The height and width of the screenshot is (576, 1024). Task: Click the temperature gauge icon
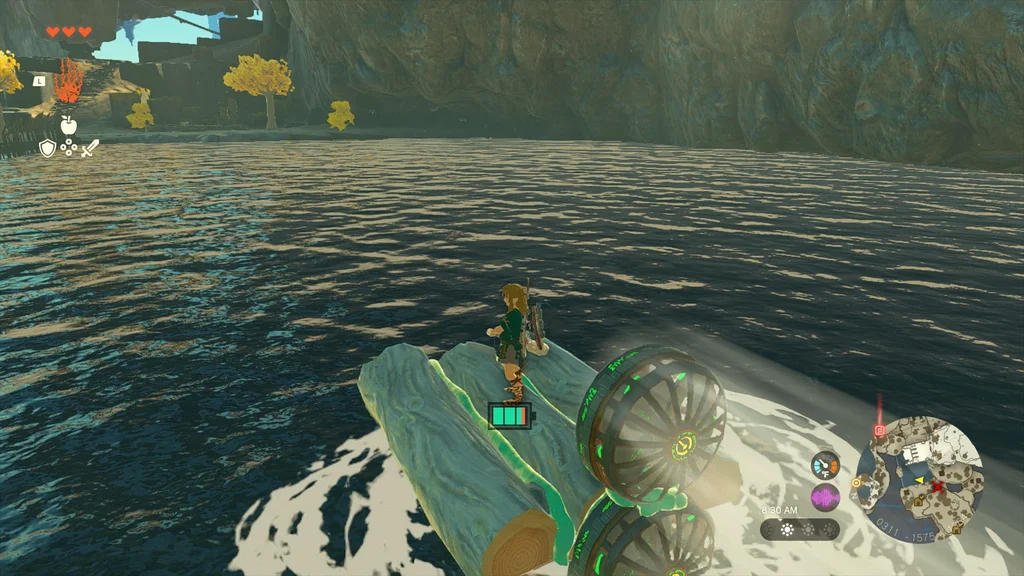pos(825,465)
